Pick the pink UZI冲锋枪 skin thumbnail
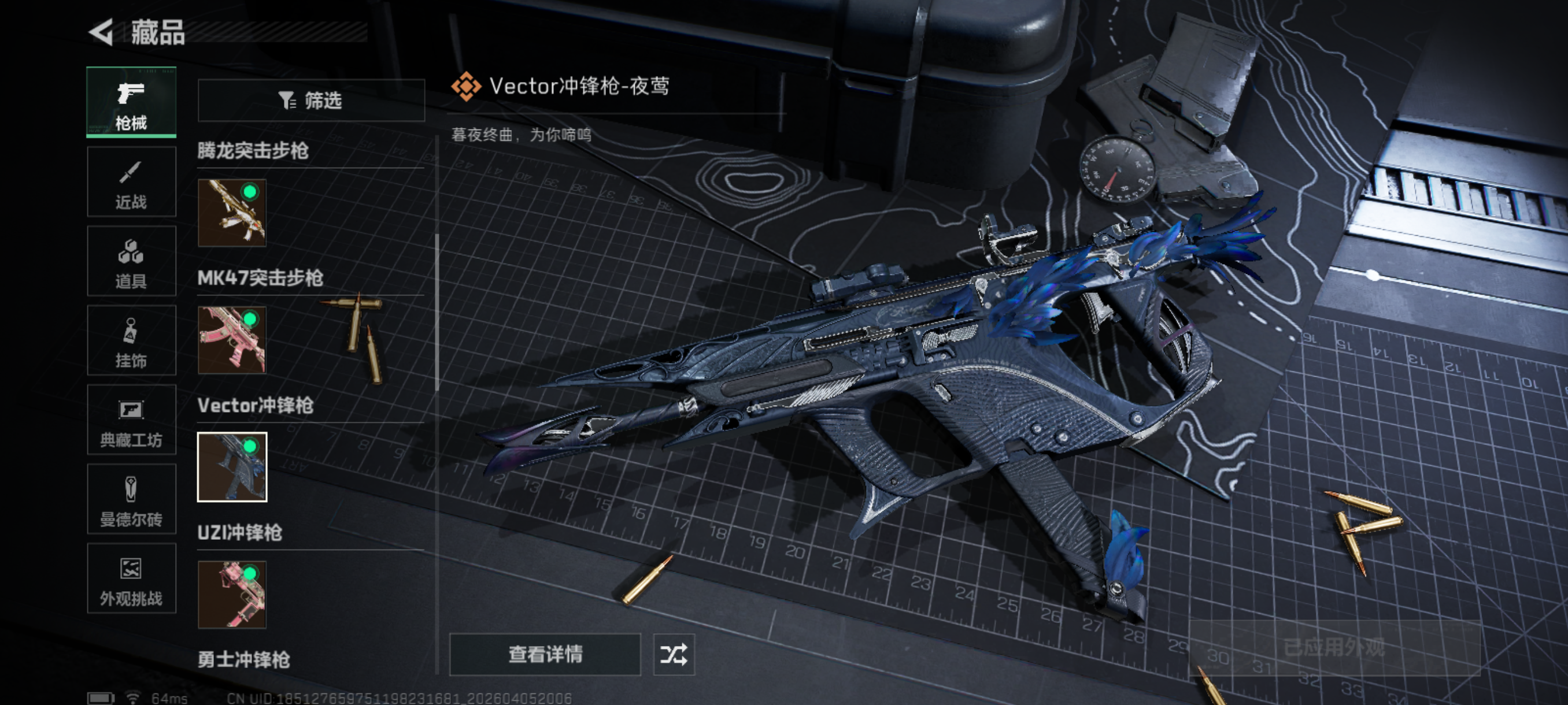Viewport: 1568px width, 705px height. (x=232, y=593)
